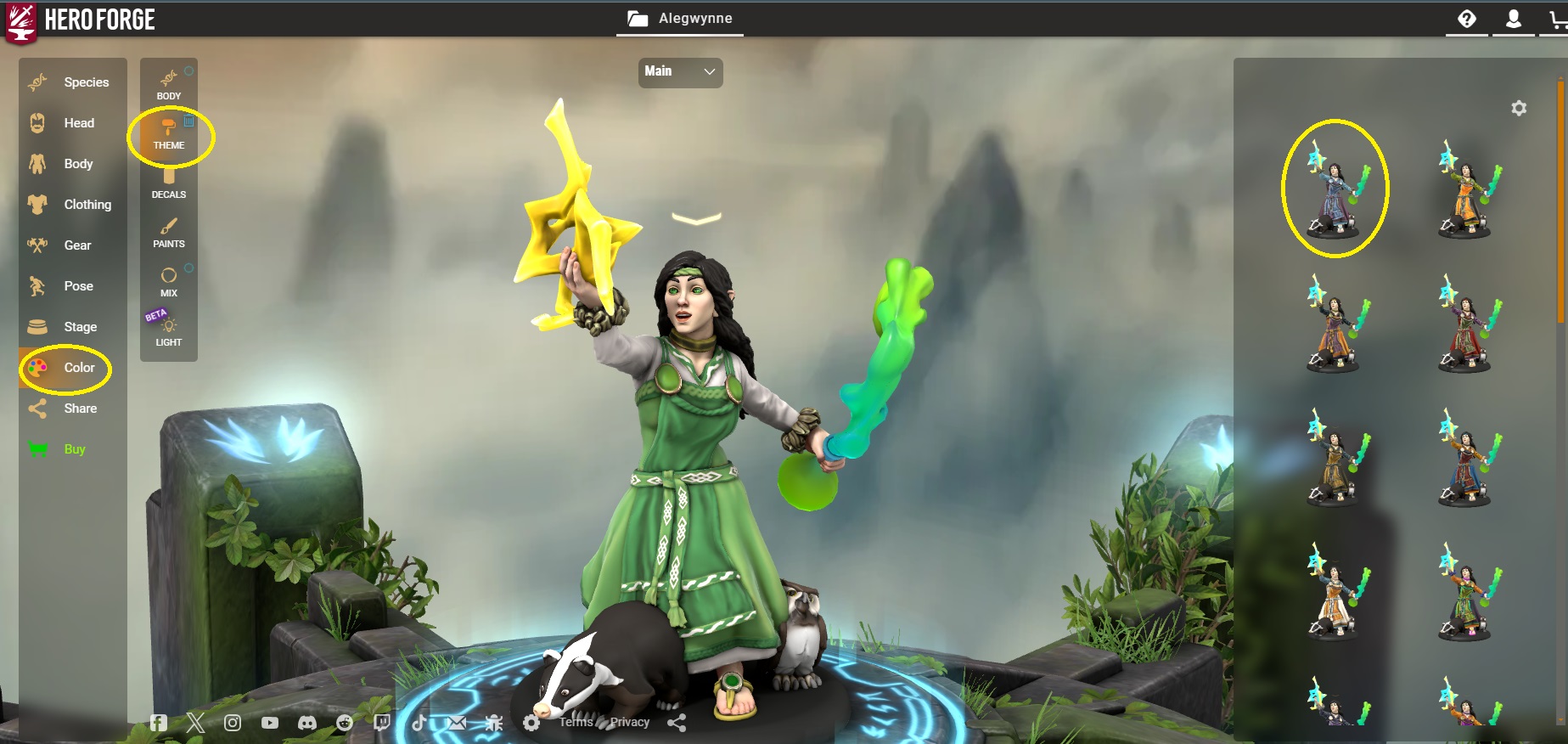Open the beta Light tab

pyautogui.click(x=169, y=331)
